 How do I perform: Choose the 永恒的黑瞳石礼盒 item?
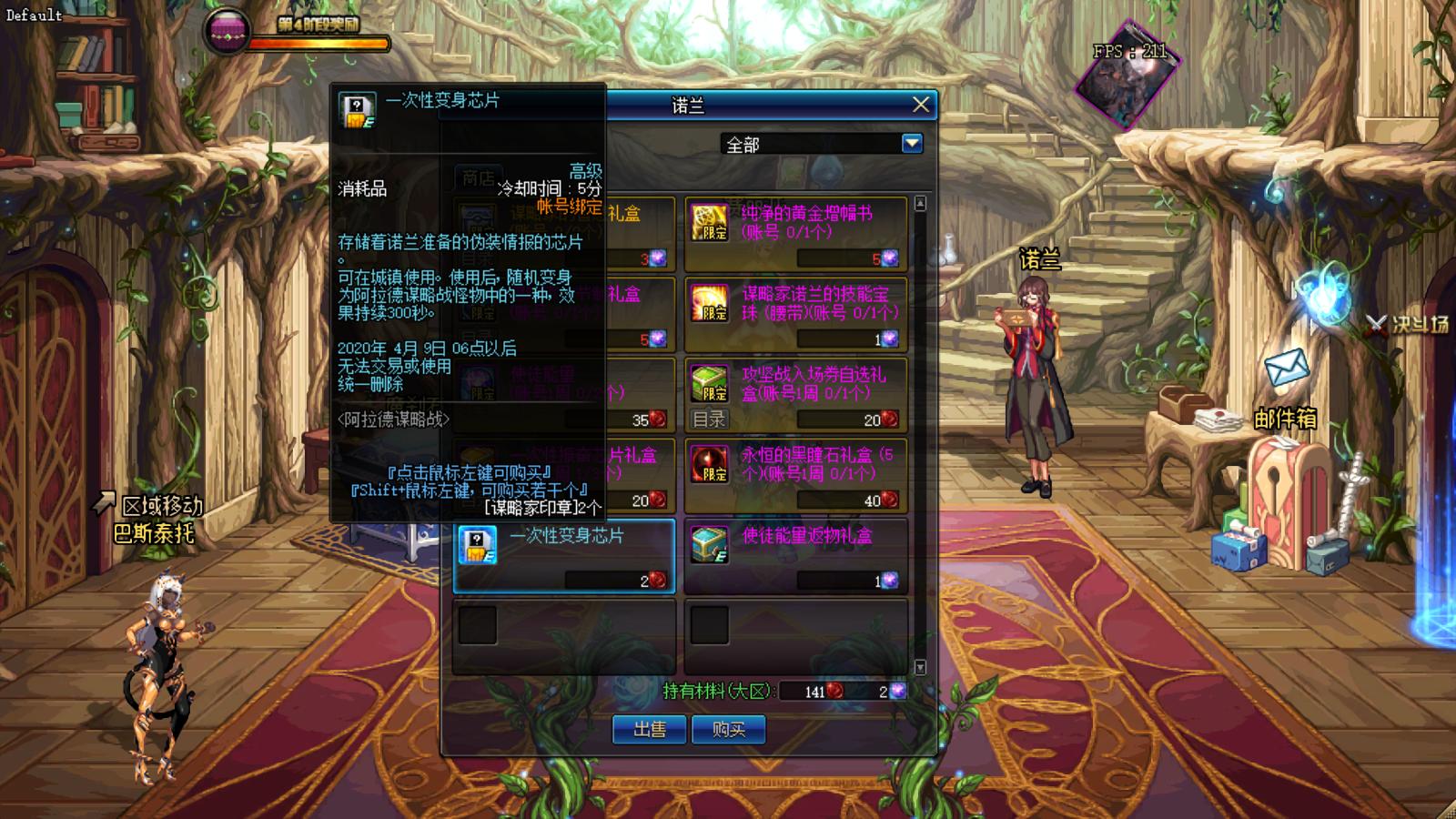click(796, 475)
